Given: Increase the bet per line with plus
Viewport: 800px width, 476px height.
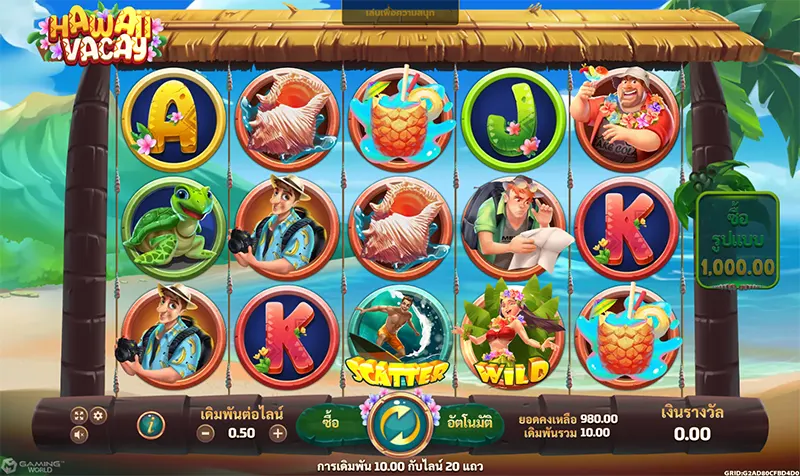Looking at the screenshot, I should pos(278,433).
